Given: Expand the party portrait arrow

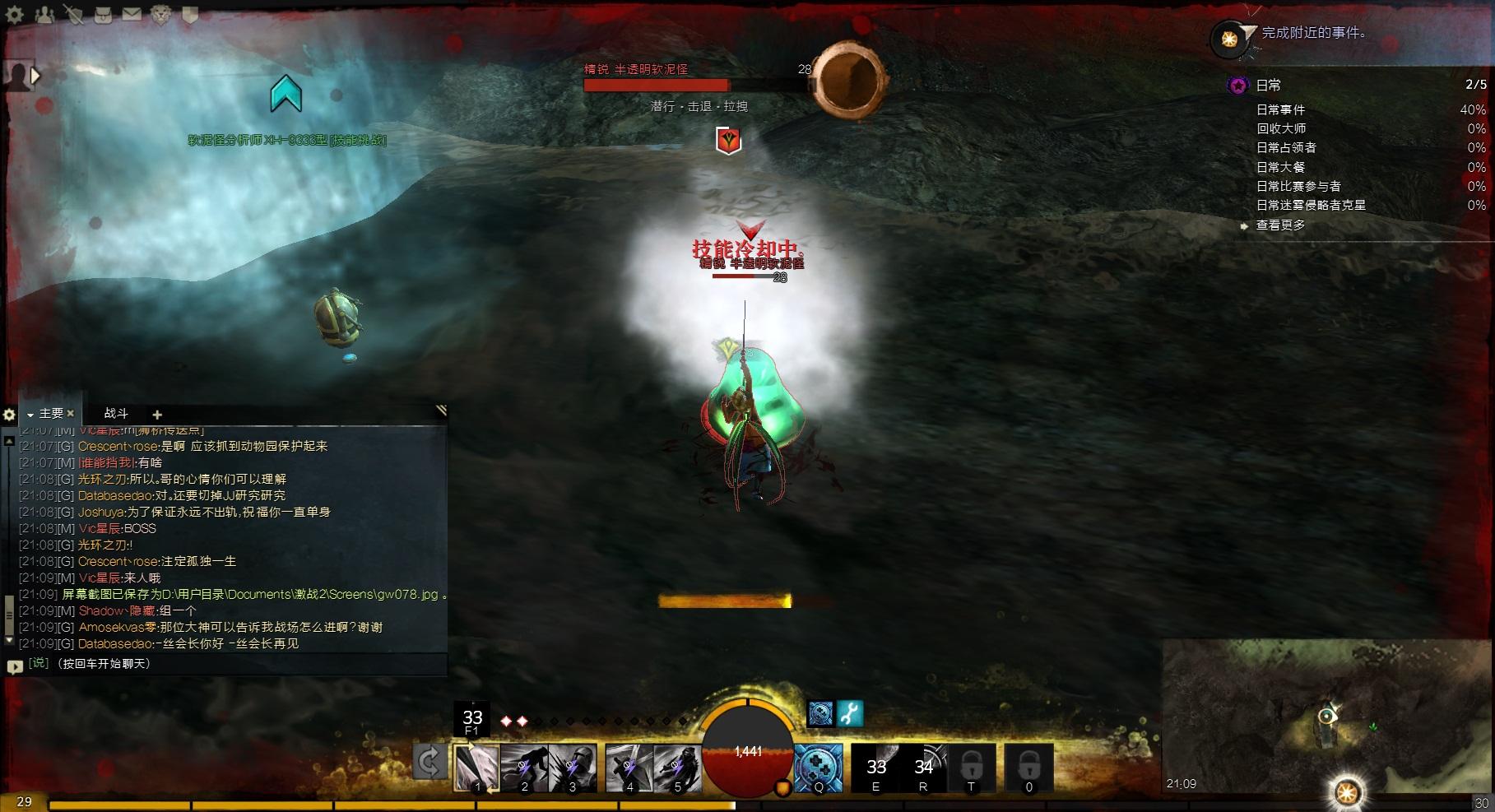Looking at the screenshot, I should [35, 76].
